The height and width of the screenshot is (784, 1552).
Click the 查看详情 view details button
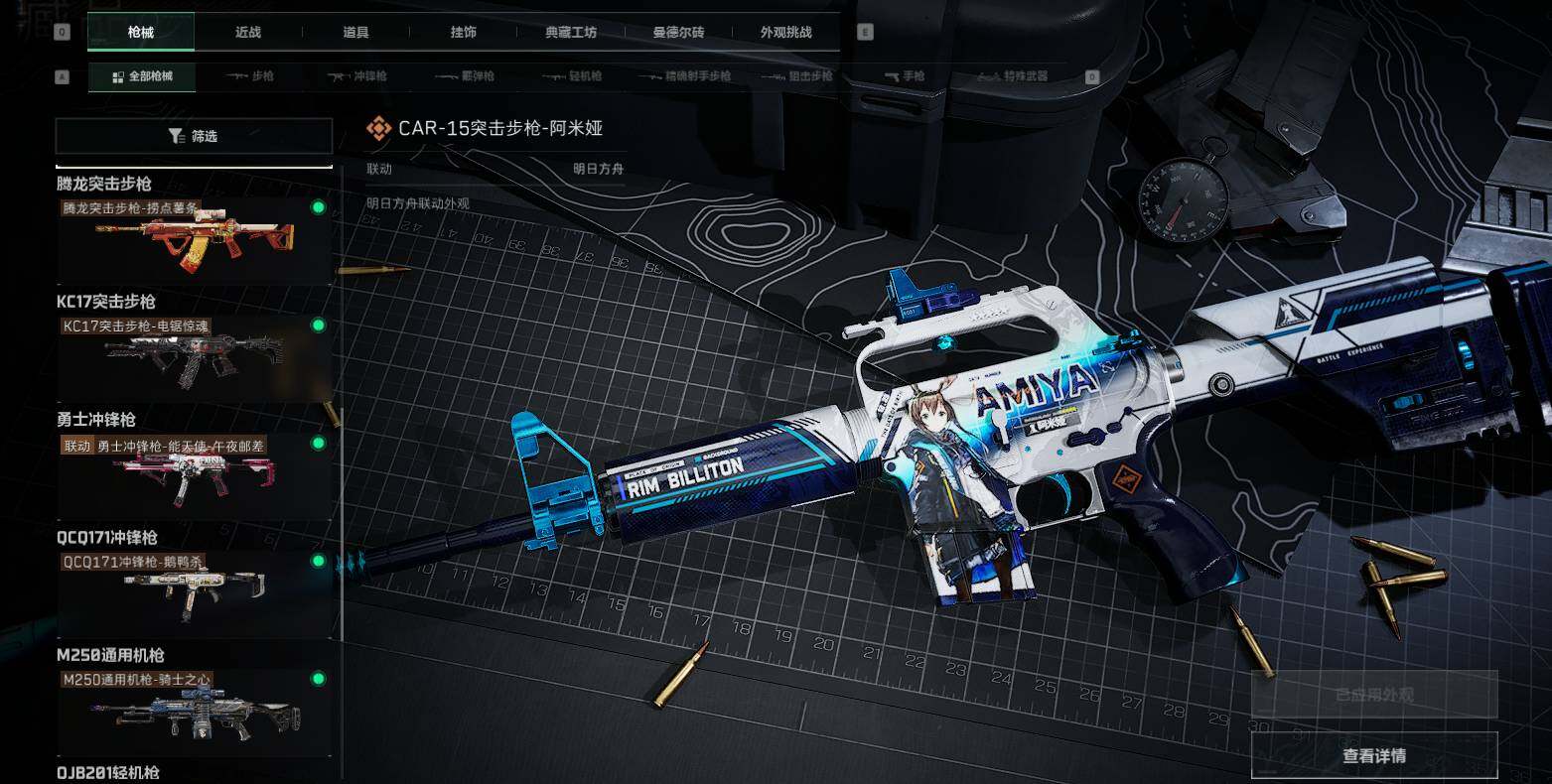click(x=1374, y=756)
